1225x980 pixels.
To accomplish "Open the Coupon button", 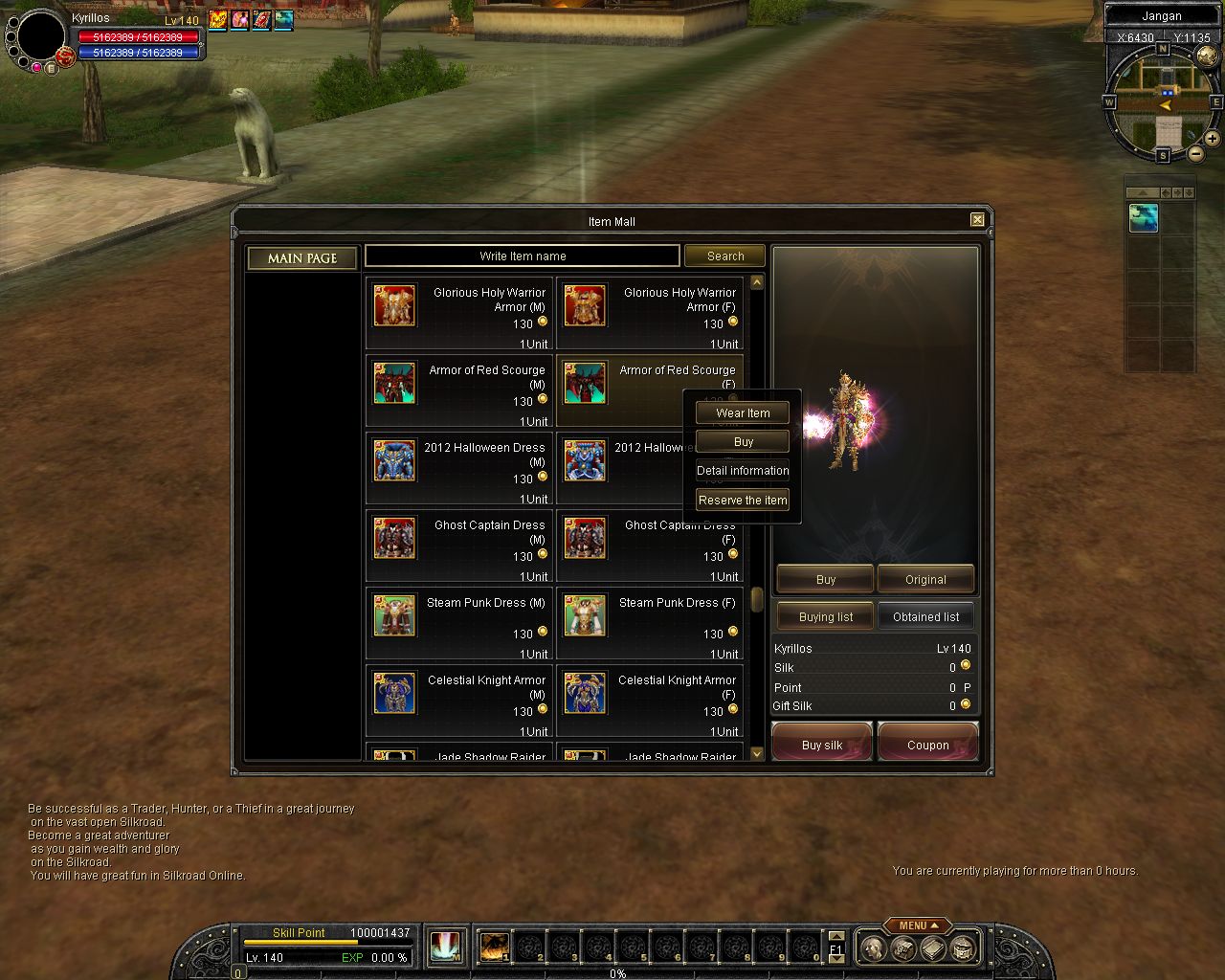I will [927, 745].
